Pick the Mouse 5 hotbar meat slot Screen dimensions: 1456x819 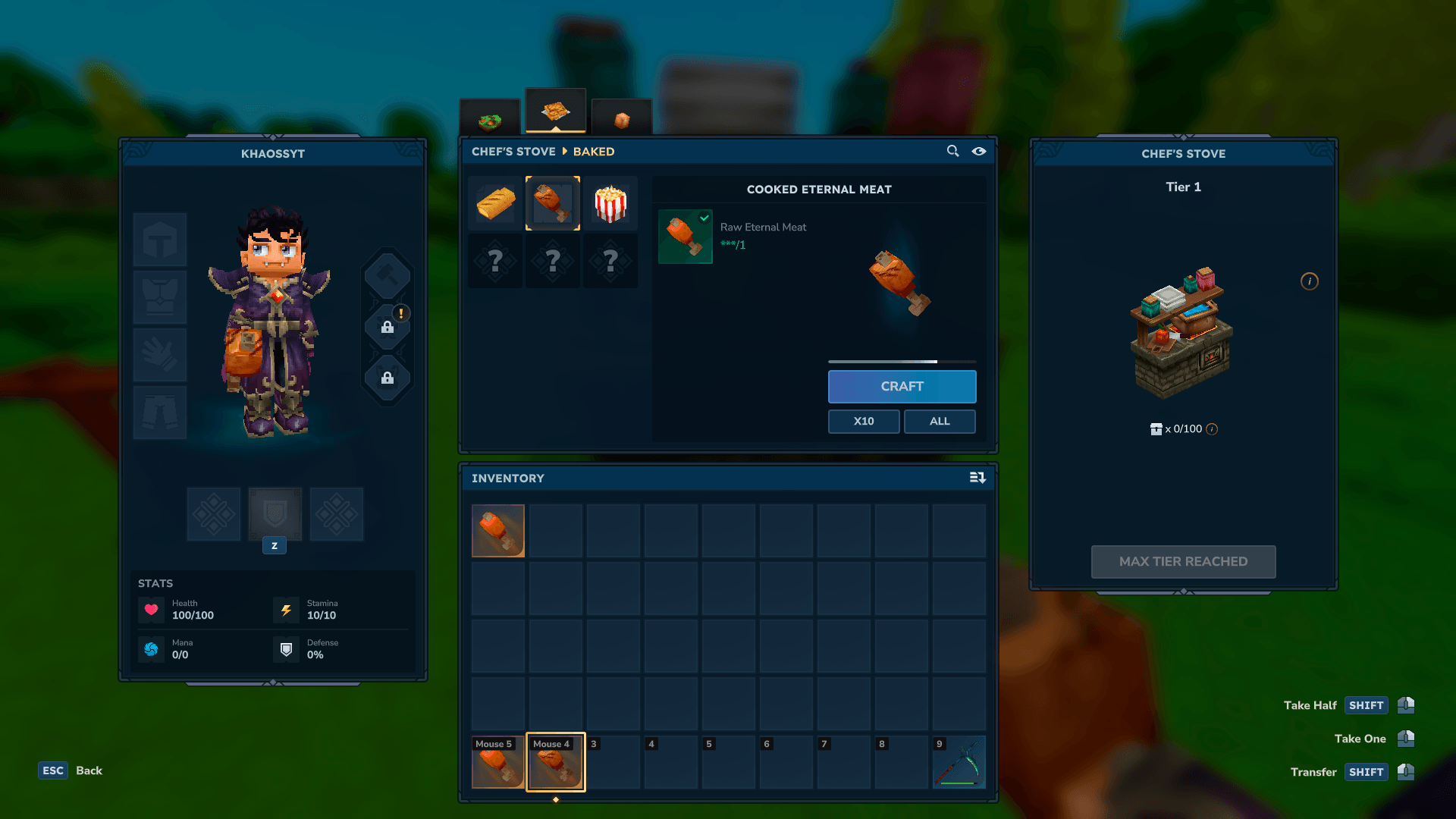pyautogui.click(x=498, y=762)
